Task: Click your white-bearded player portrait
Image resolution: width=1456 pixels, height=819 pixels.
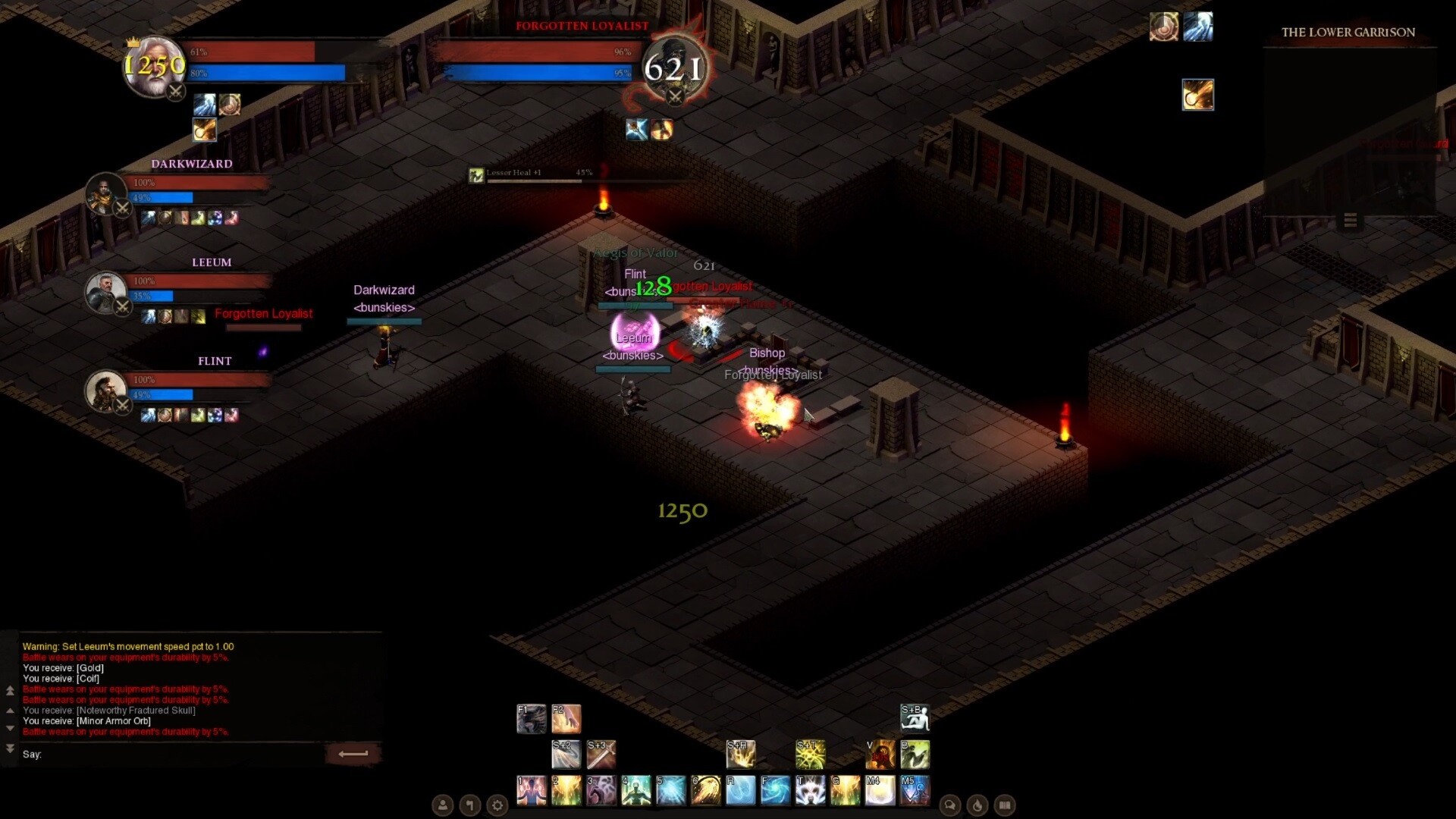Action: pyautogui.click(x=154, y=67)
